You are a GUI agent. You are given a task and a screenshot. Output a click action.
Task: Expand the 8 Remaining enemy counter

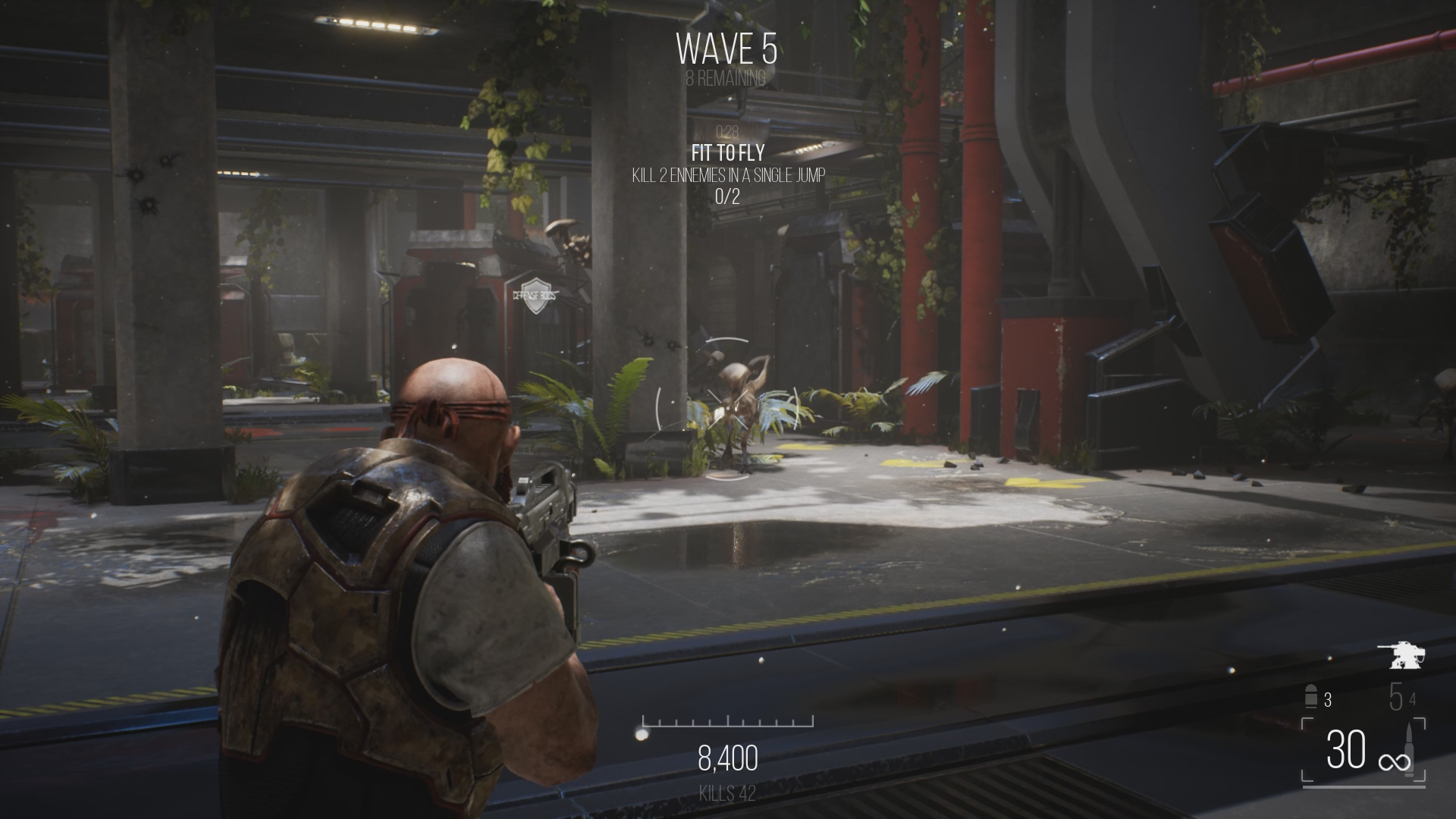click(x=726, y=77)
